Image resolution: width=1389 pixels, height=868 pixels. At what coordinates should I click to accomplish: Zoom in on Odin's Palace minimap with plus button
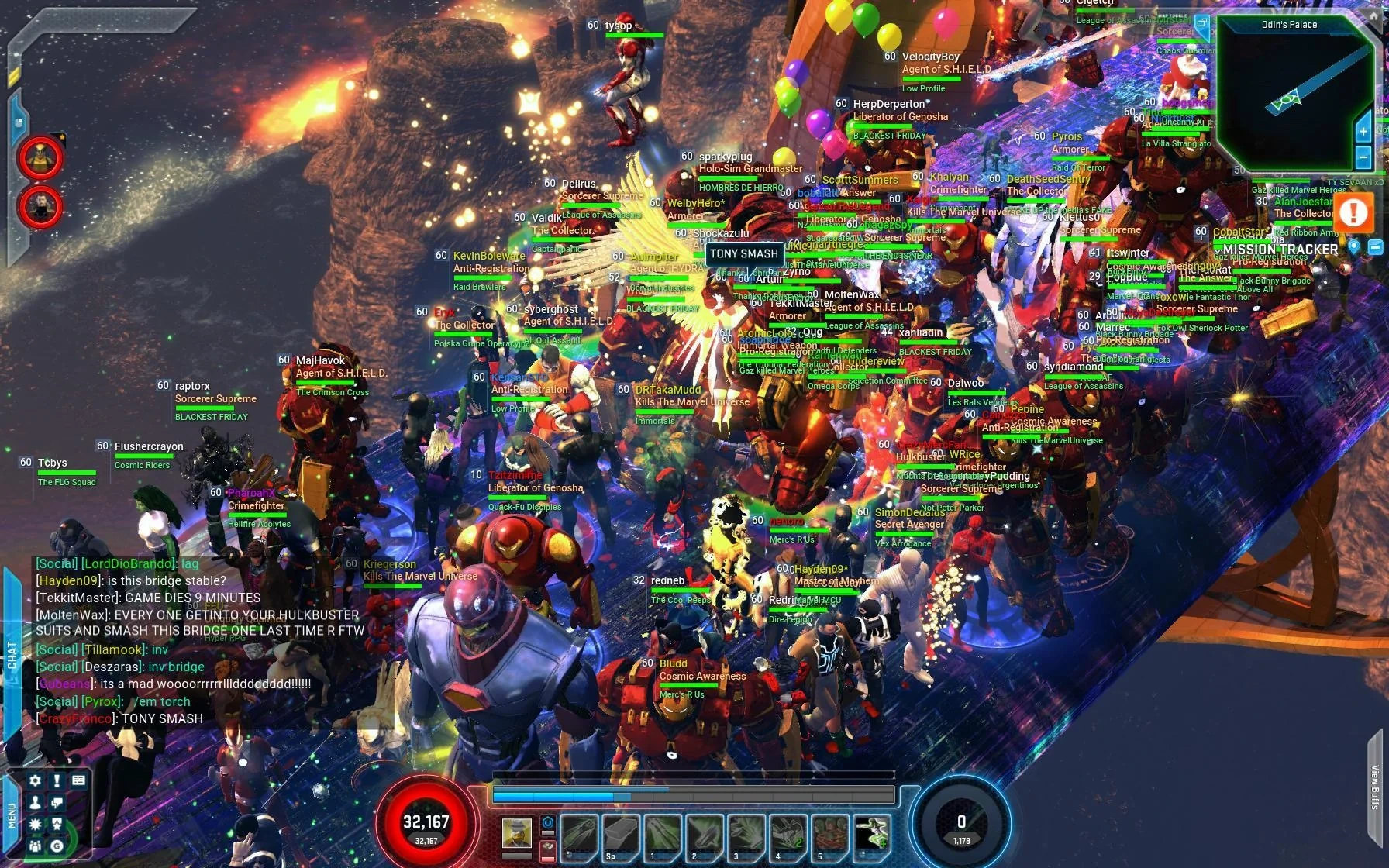pos(1363,132)
